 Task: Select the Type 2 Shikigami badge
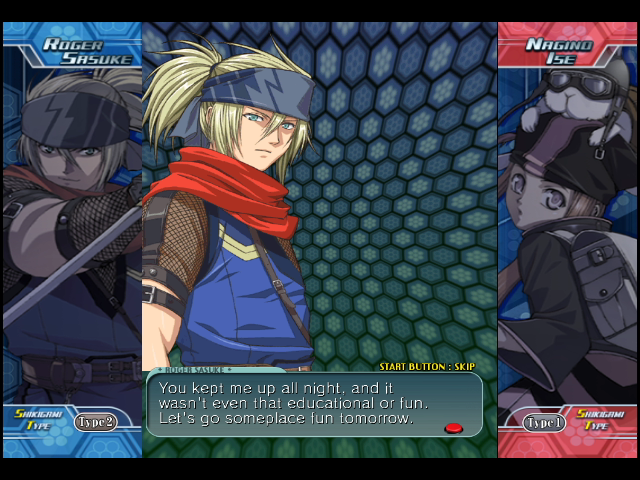[96, 421]
